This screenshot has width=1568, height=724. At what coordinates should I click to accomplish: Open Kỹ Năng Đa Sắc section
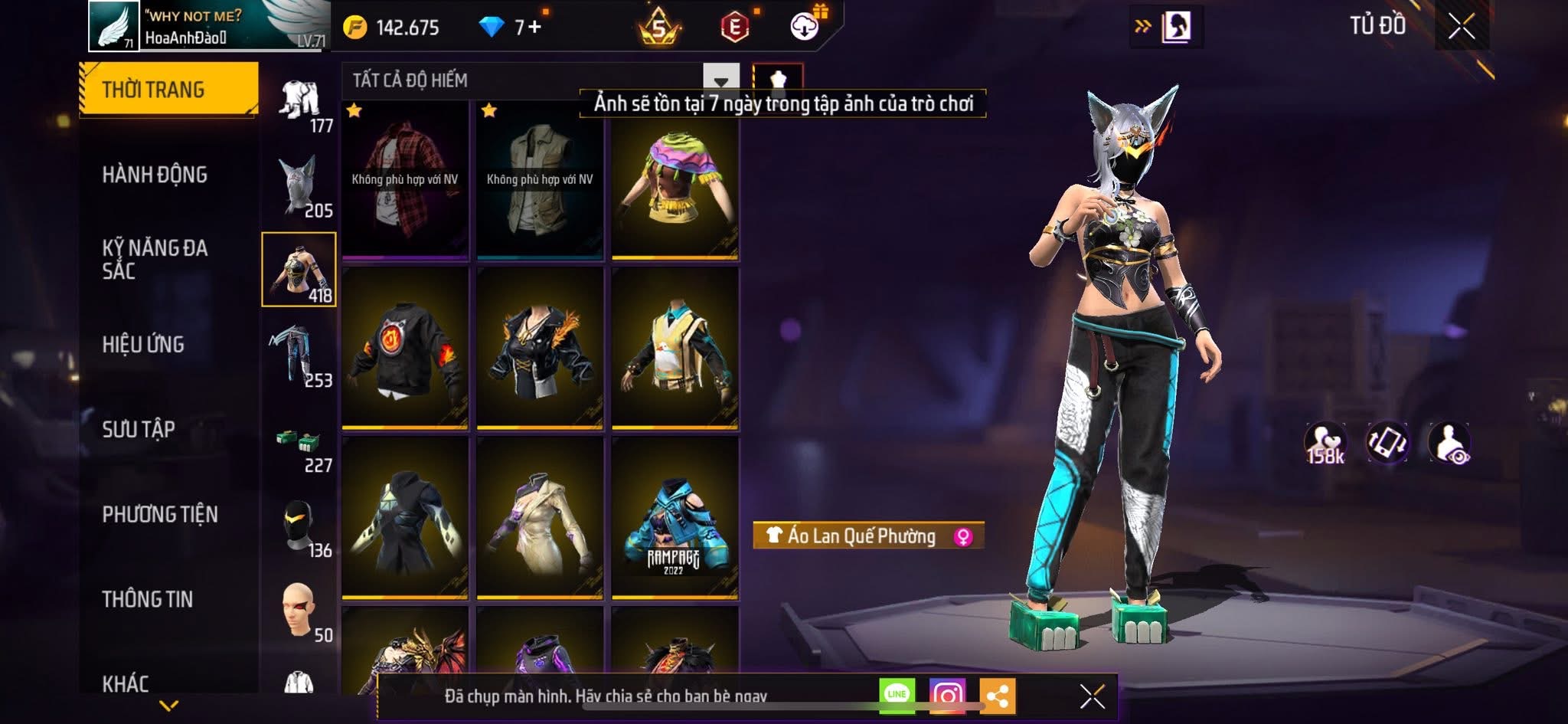155,259
